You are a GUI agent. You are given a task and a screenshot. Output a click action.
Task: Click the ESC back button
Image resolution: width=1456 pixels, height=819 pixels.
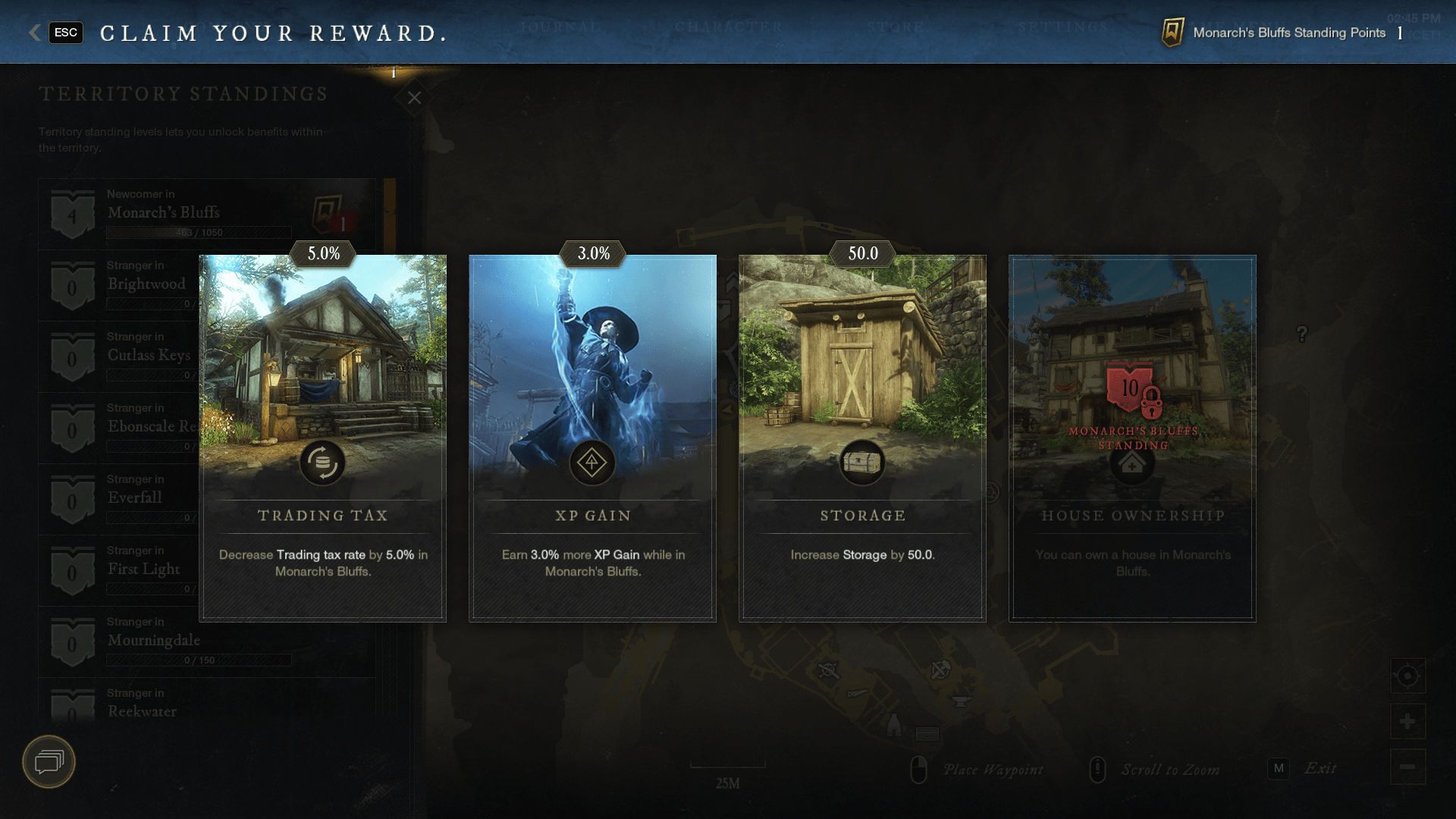(65, 33)
